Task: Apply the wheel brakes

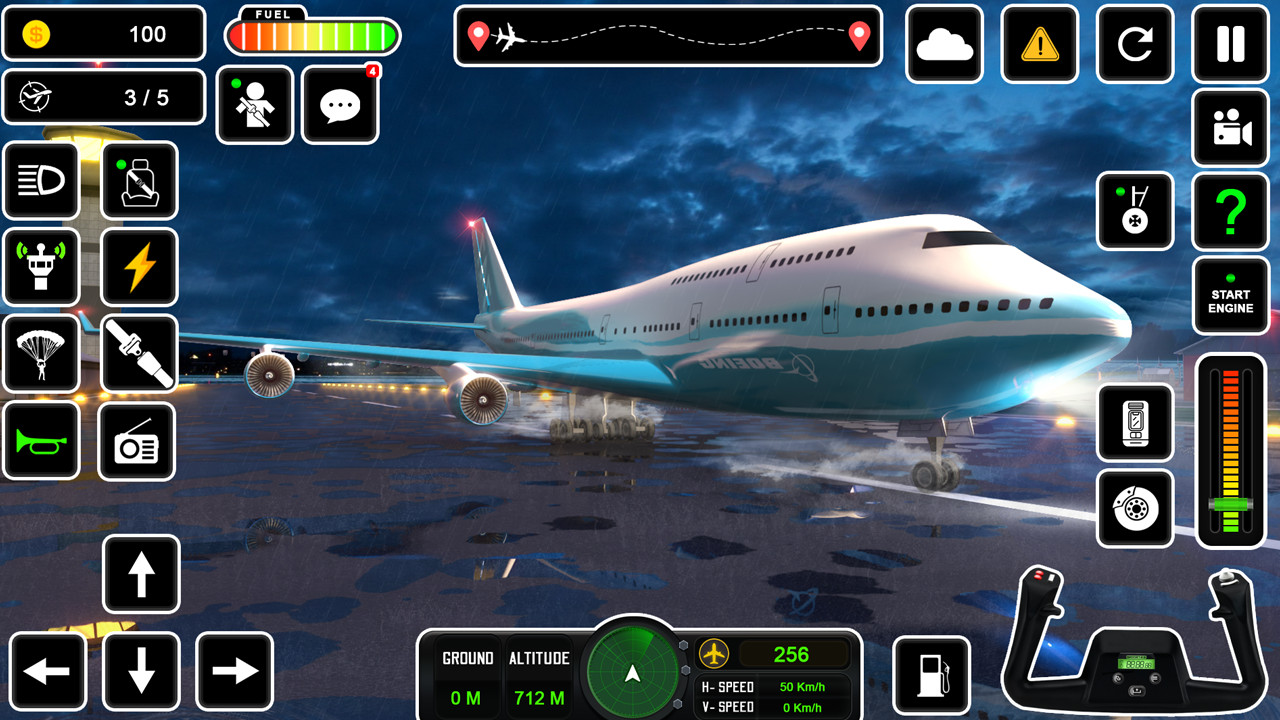Action: click(1135, 508)
